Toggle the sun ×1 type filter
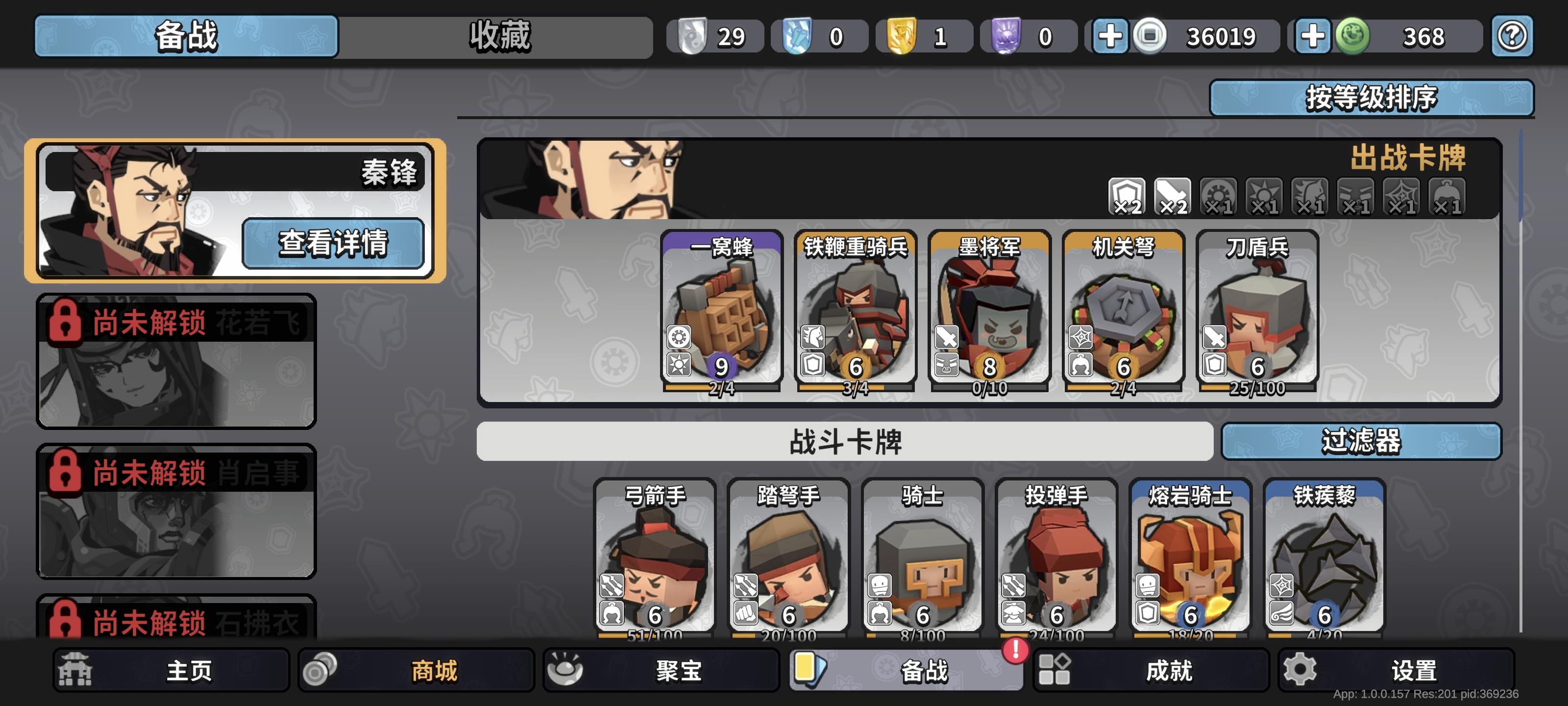The image size is (1568, 706). [x=1266, y=197]
